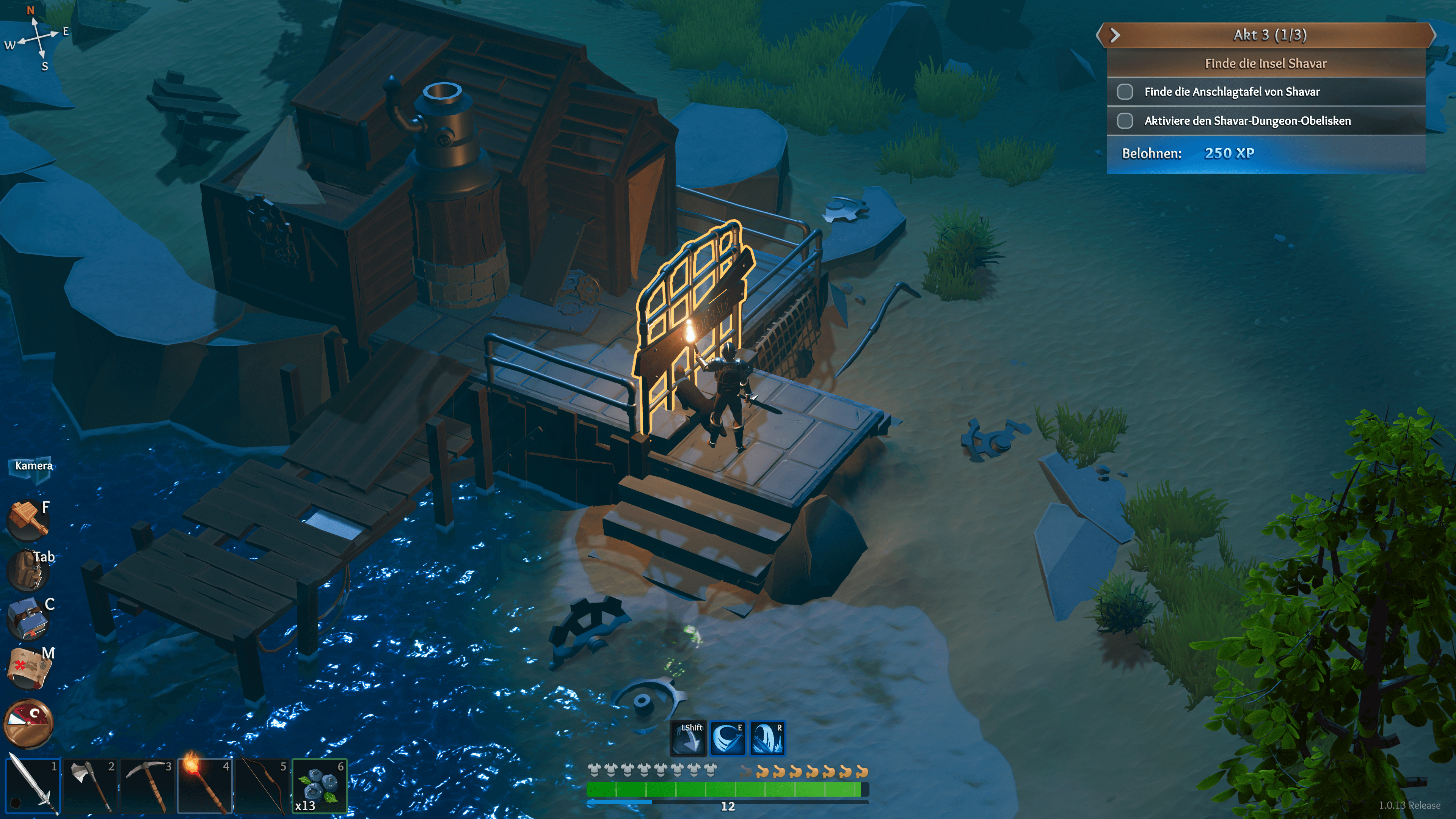Trigger the sword slash ability
The width and height of the screenshot is (1456, 819).
[x=728, y=738]
